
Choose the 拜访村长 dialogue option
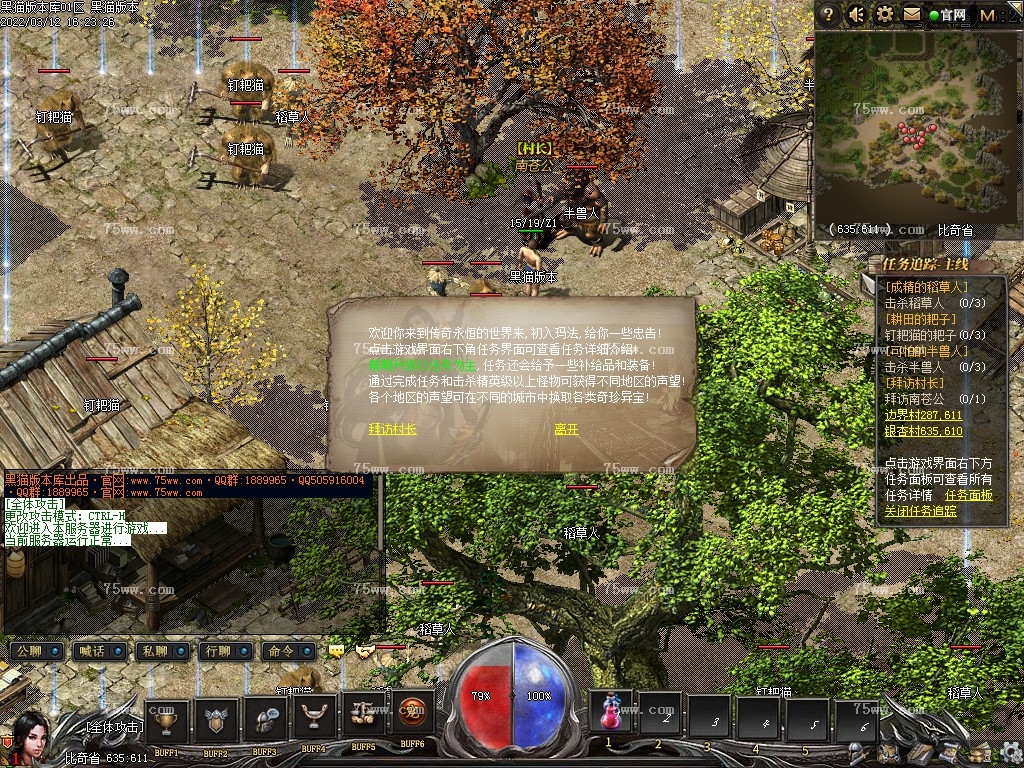pyautogui.click(x=392, y=429)
